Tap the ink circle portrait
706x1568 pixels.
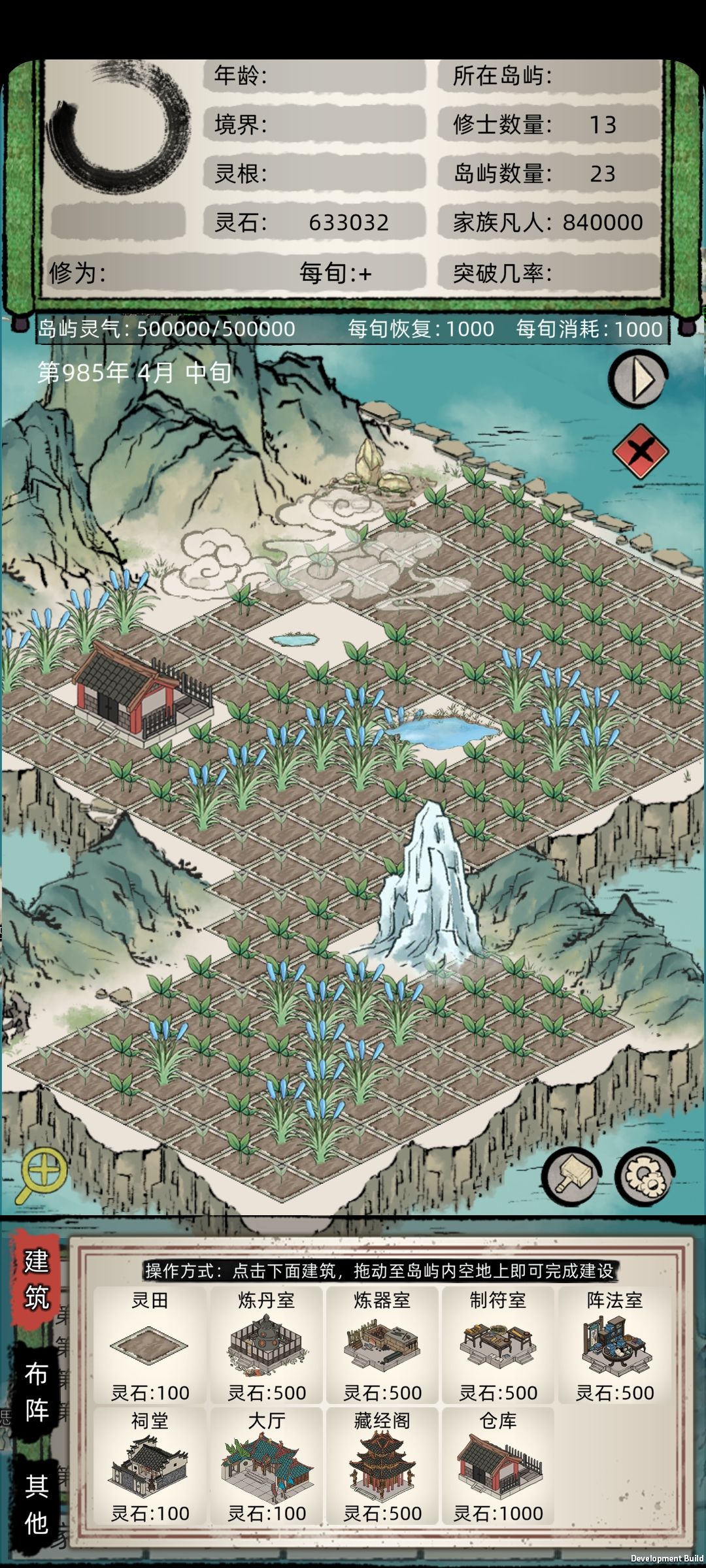pyautogui.click(x=118, y=124)
